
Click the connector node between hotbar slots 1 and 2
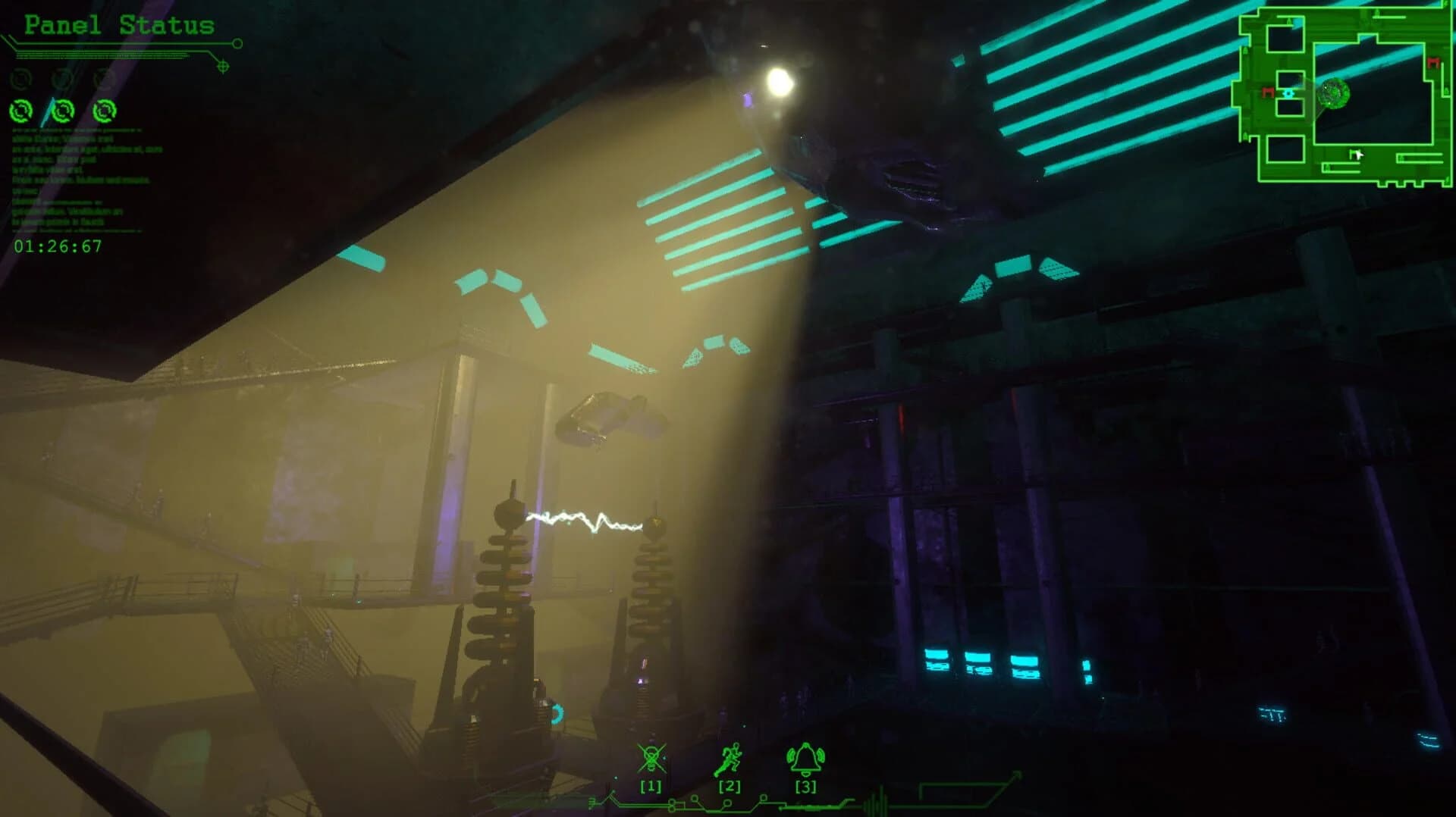pos(695,799)
